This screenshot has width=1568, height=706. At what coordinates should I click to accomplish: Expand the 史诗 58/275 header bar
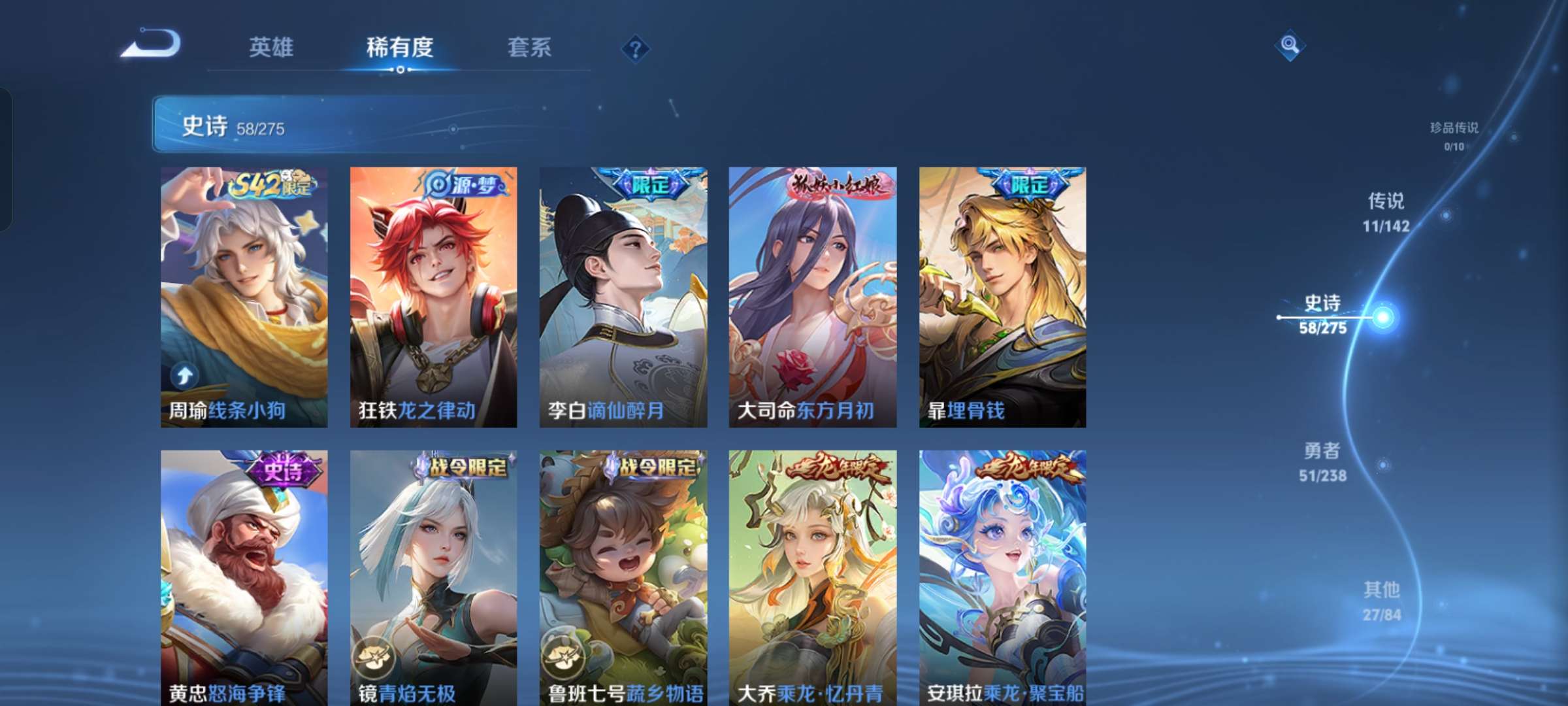click(x=366, y=124)
